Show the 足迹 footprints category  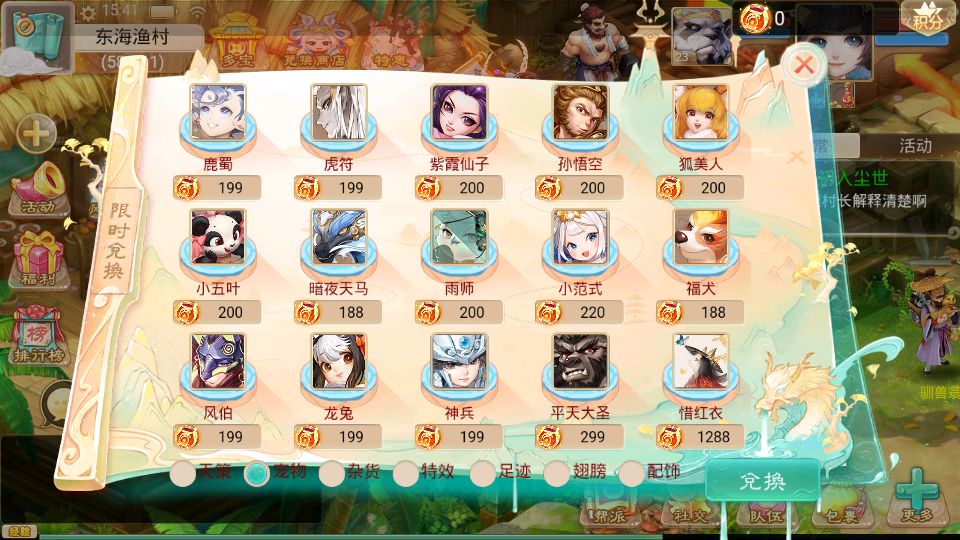click(483, 474)
